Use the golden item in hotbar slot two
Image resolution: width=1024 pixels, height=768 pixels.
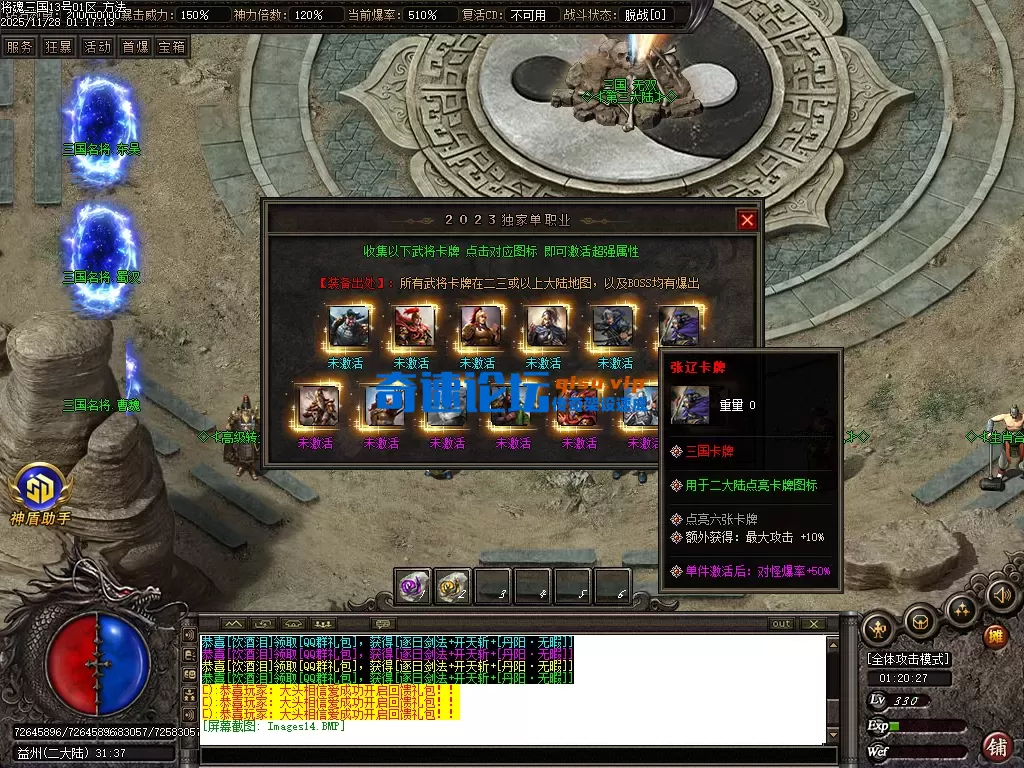coord(453,588)
